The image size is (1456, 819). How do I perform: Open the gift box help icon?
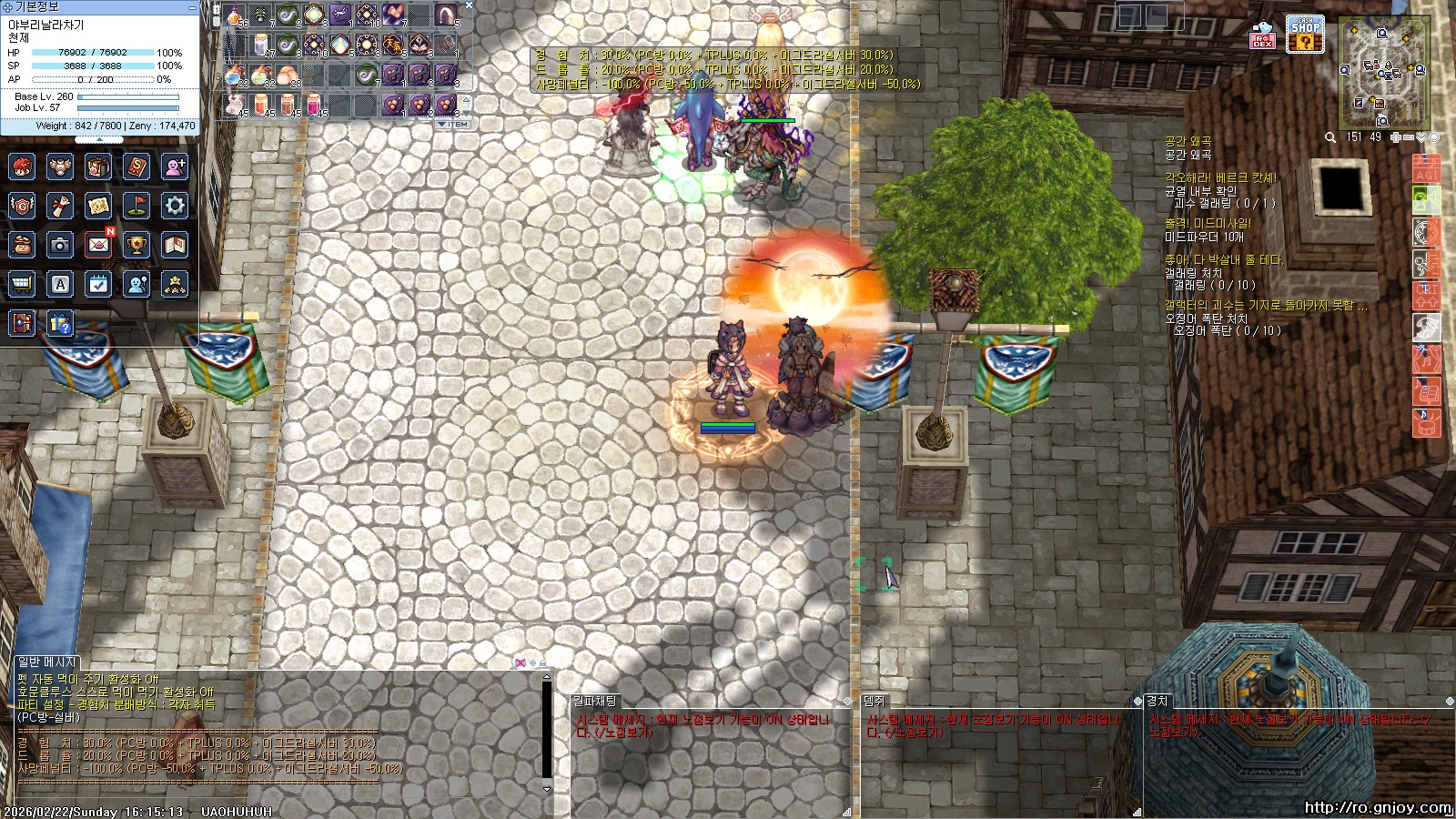(x=60, y=323)
